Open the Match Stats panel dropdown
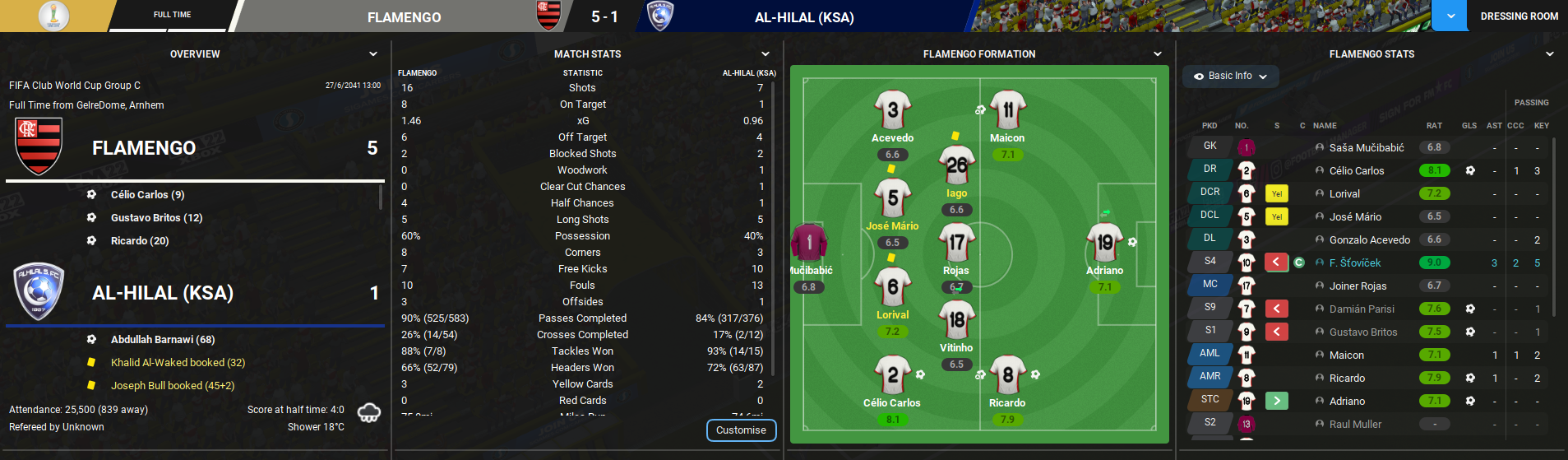The height and width of the screenshot is (460, 1568). coord(766,54)
